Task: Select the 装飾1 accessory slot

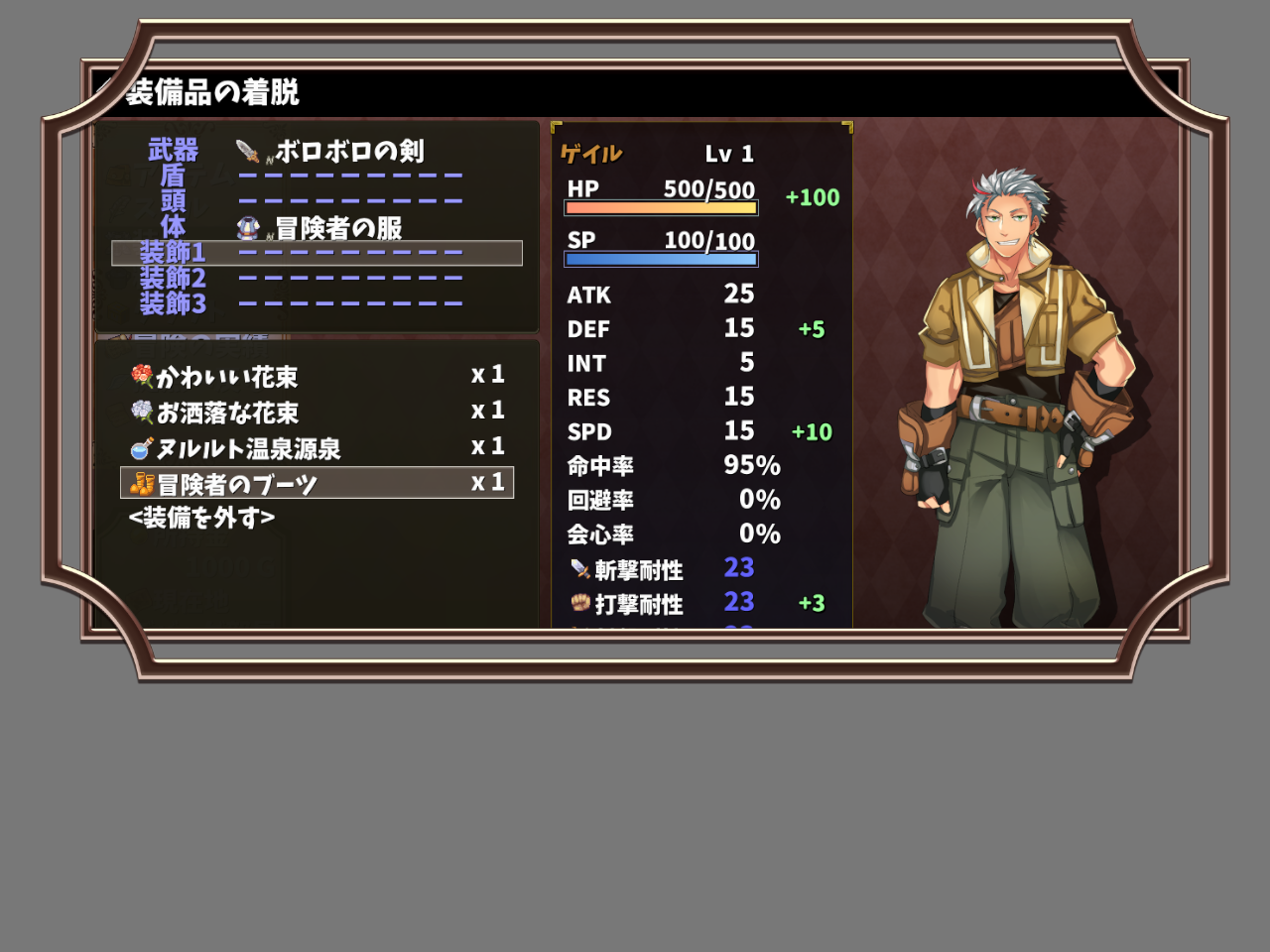Action: click(317, 254)
